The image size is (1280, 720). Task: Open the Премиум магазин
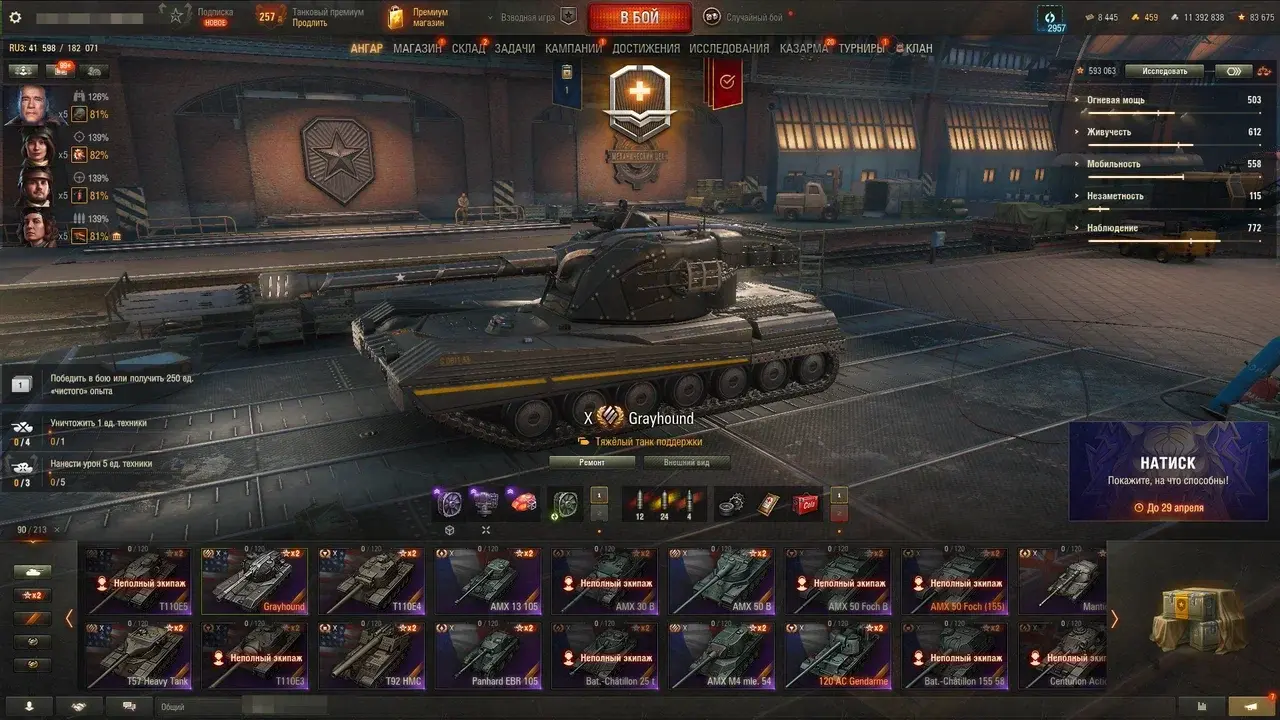pyautogui.click(x=418, y=17)
